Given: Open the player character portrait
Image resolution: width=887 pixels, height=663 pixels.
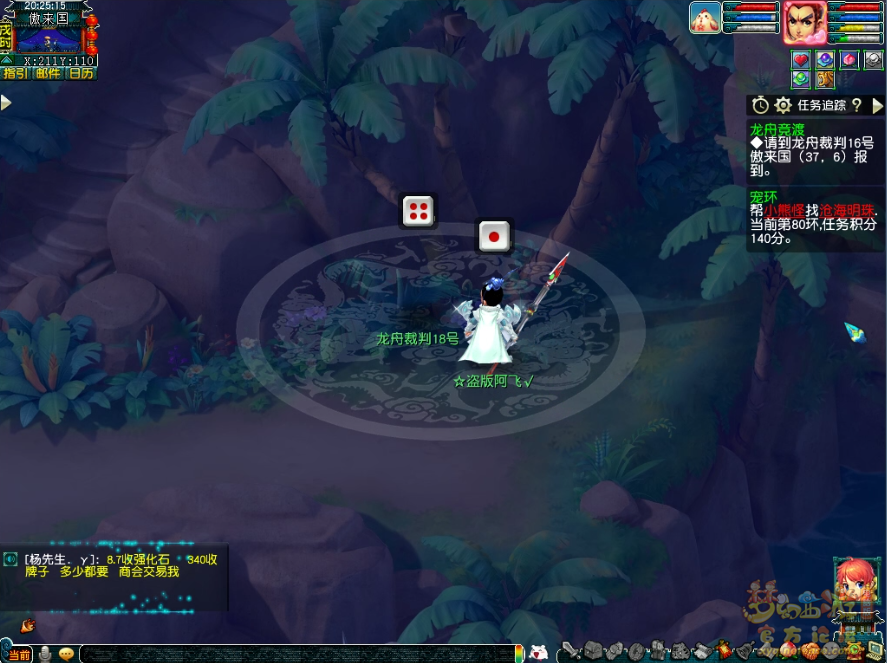Looking at the screenshot, I should tap(803, 21).
